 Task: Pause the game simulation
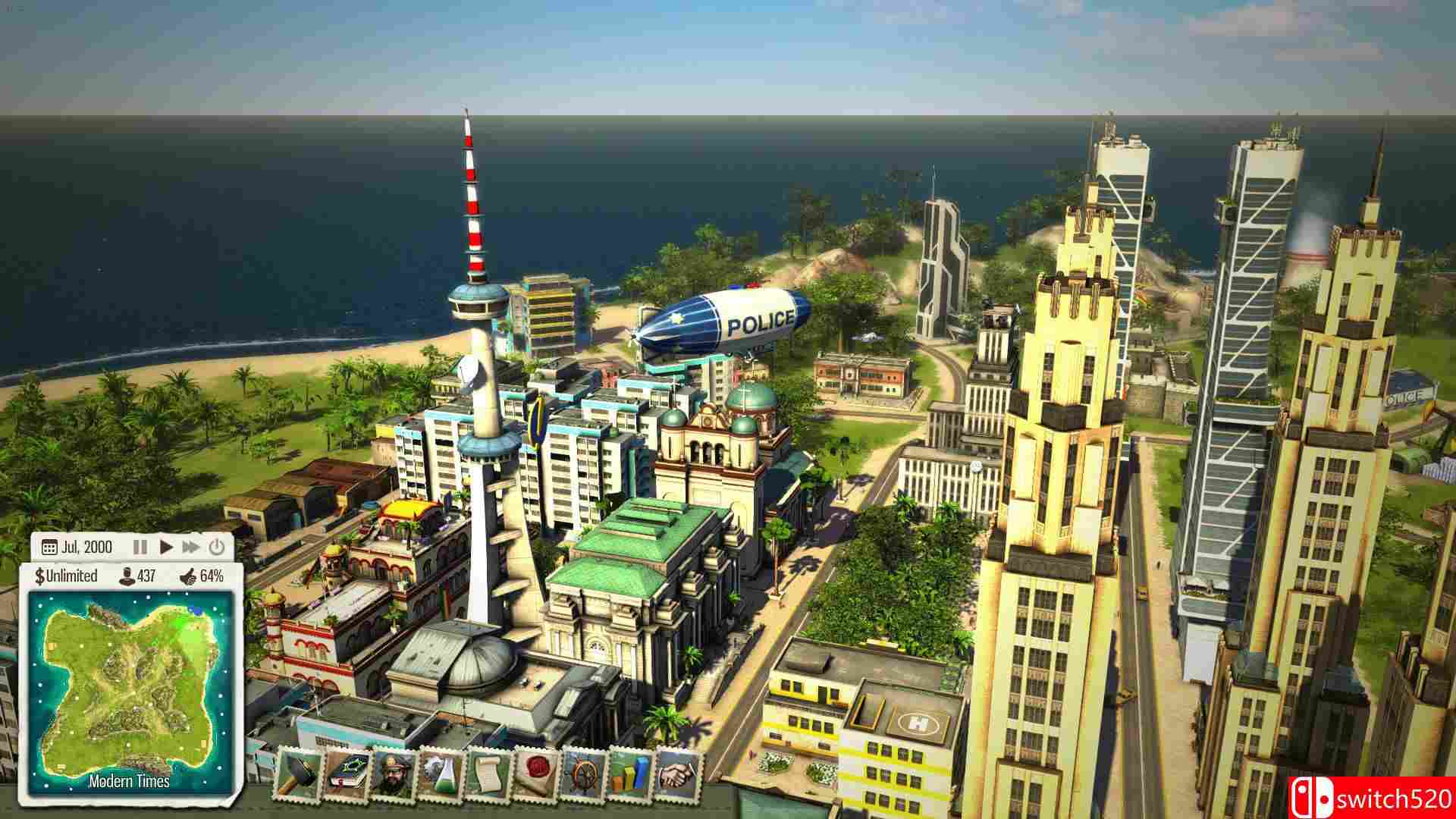point(141,547)
